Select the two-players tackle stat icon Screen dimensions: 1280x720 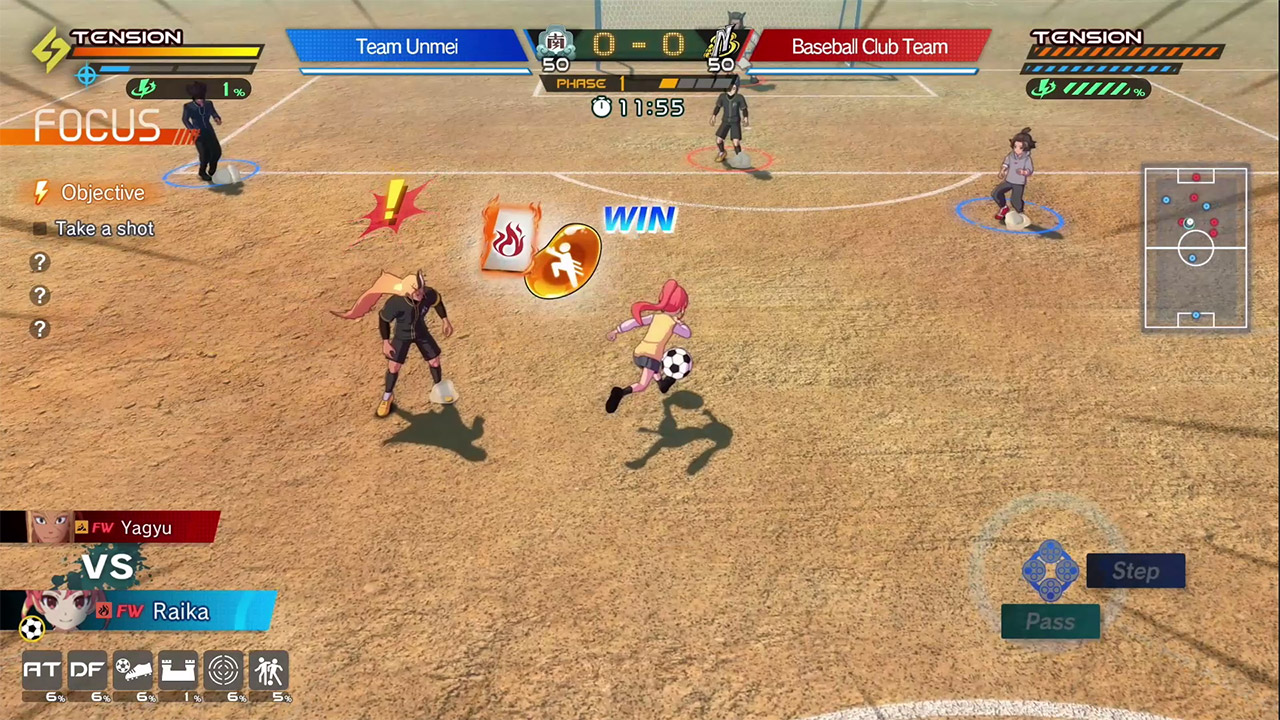[269, 670]
